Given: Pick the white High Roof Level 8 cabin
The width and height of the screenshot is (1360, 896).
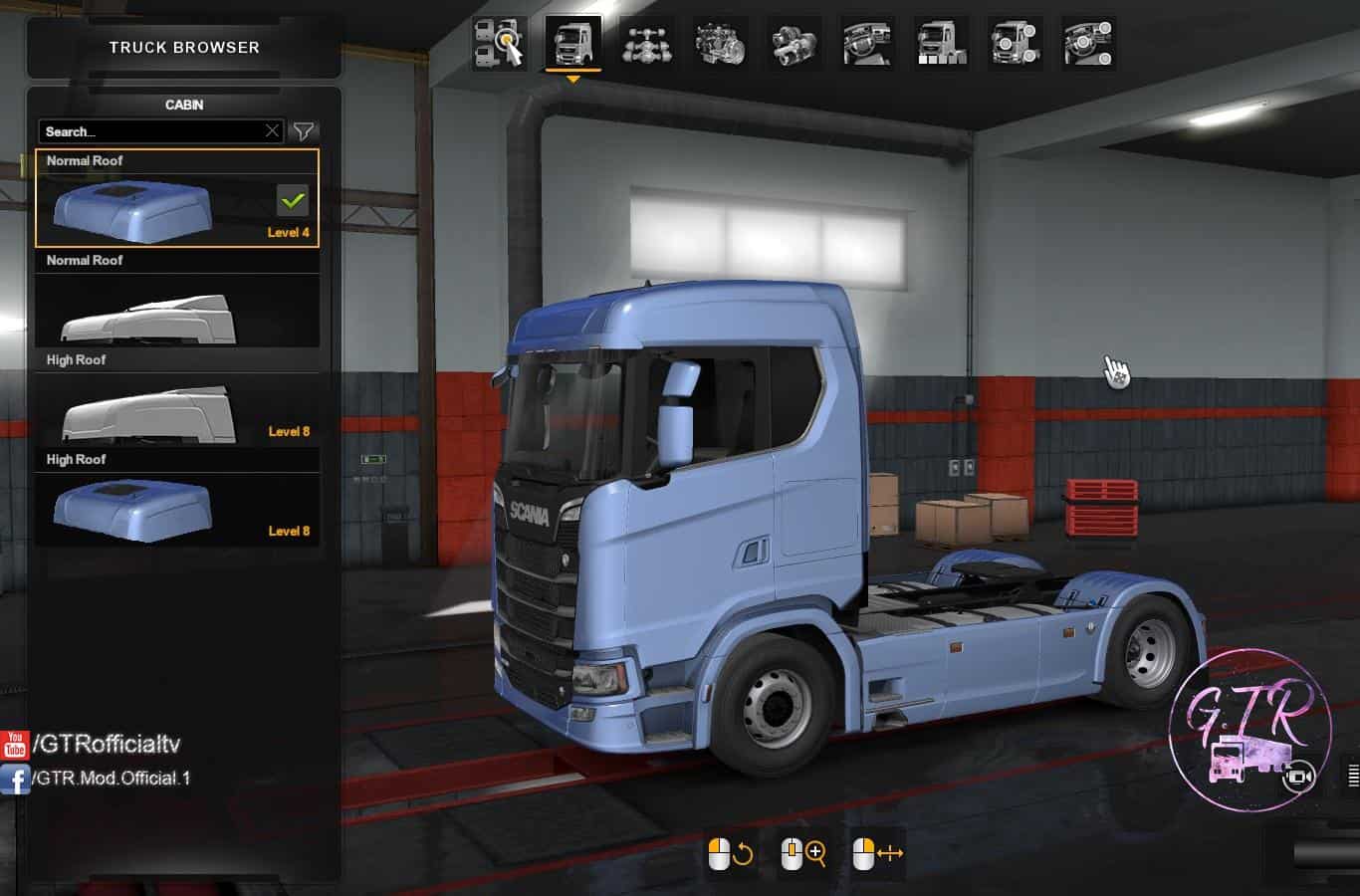Looking at the screenshot, I should click(x=177, y=408).
